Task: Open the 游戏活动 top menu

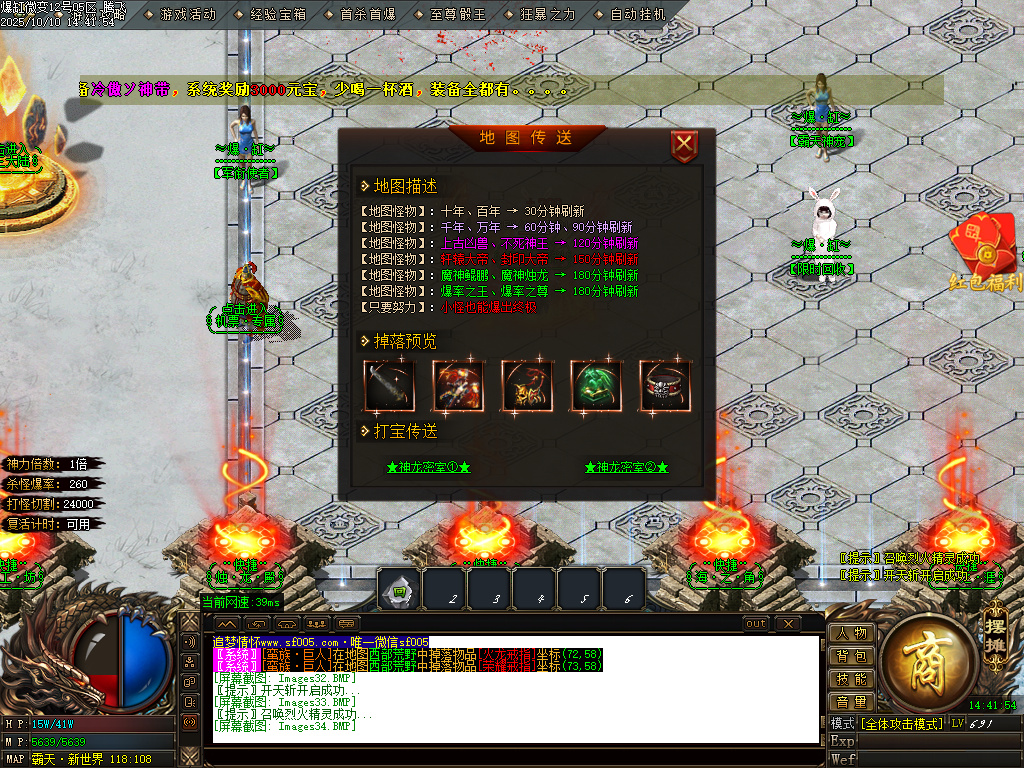Action: [x=187, y=15]
